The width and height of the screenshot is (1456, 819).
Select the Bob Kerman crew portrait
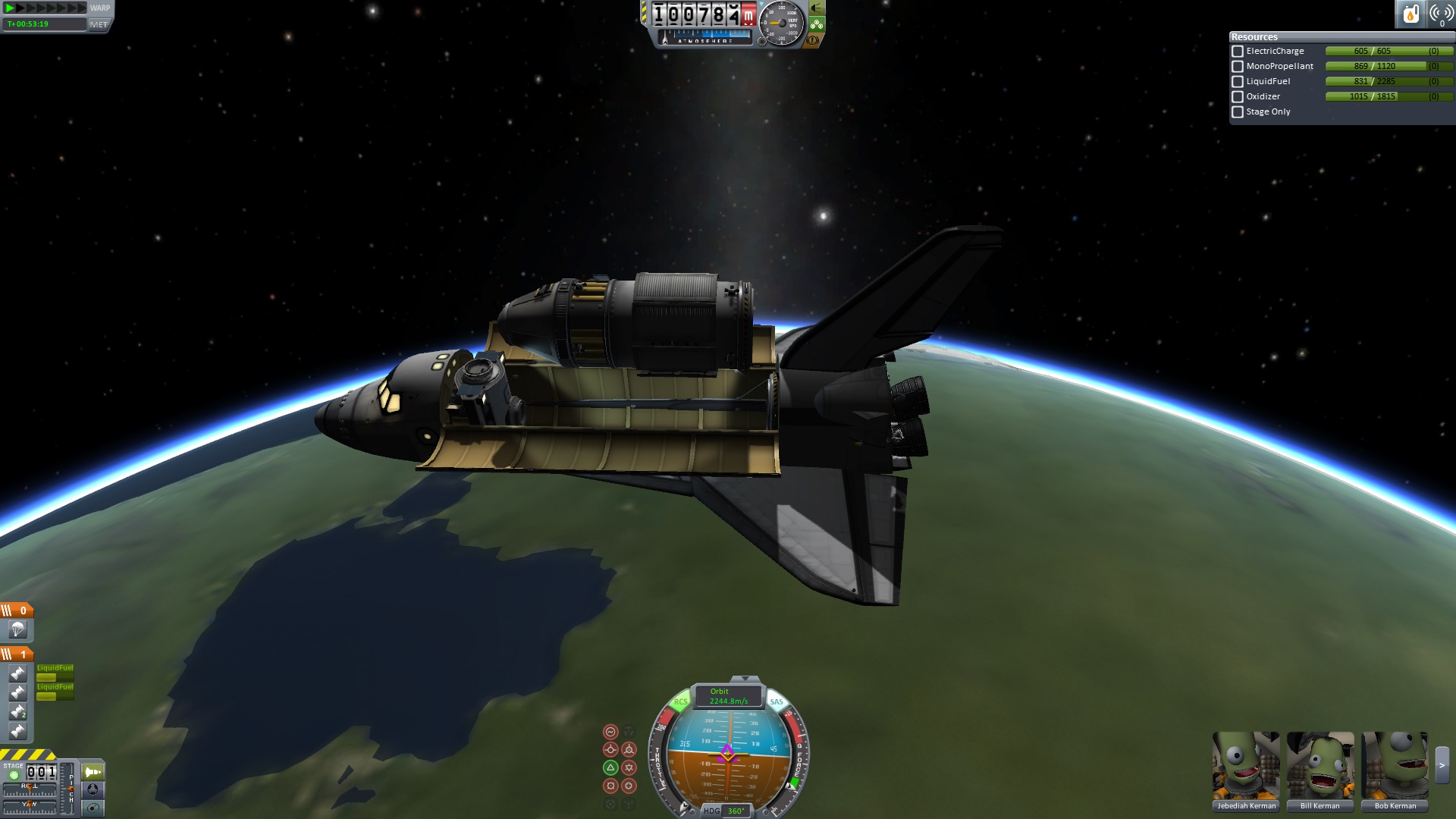(x=1395, y=766)
